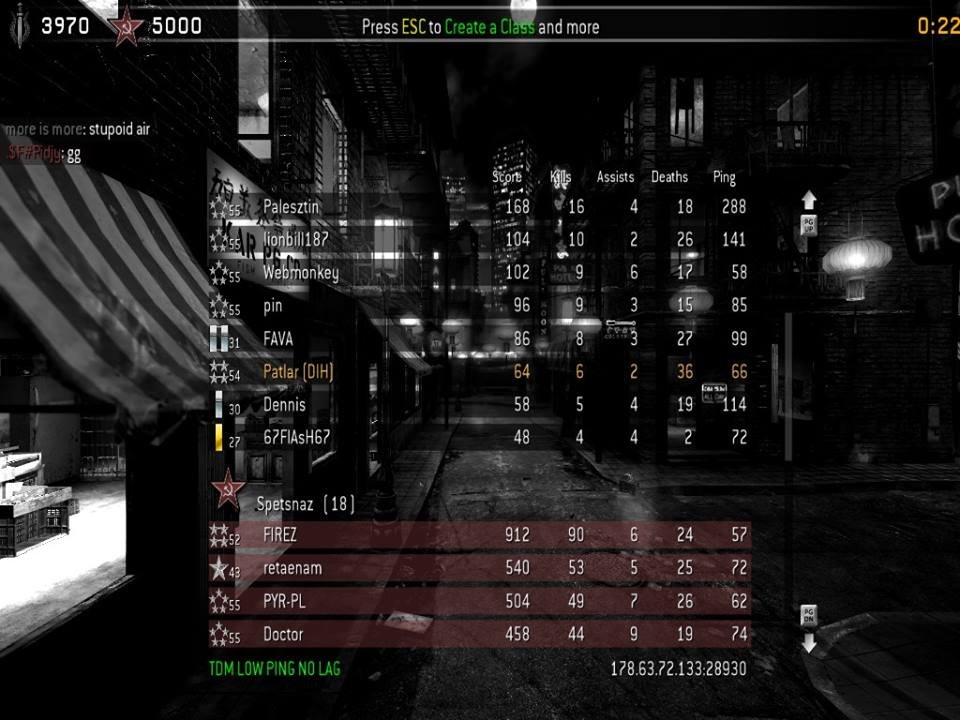960x720 pixels.
Task: Choose player lionbill187 in the list
Action: point(480,240)
